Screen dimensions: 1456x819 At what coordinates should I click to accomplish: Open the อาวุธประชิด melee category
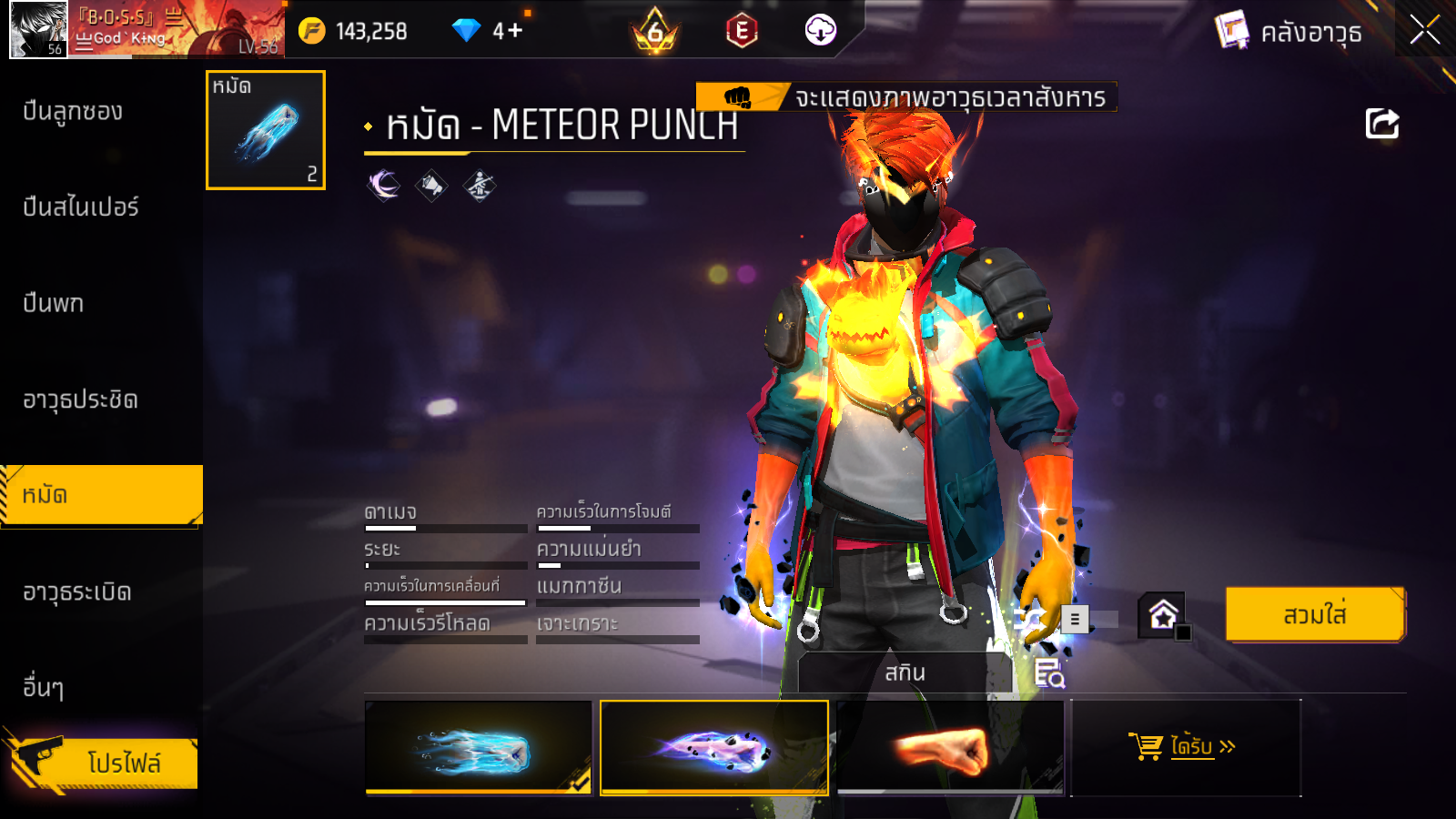pyautogui.click(x=80, y=399)
